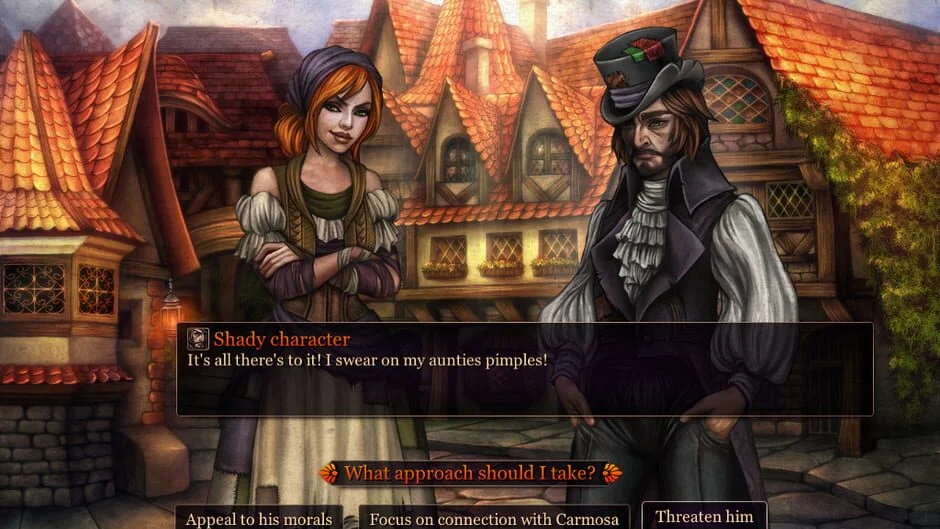
Task: Pick the "Threaten him" dialogue choice
Action: (703, 516)
